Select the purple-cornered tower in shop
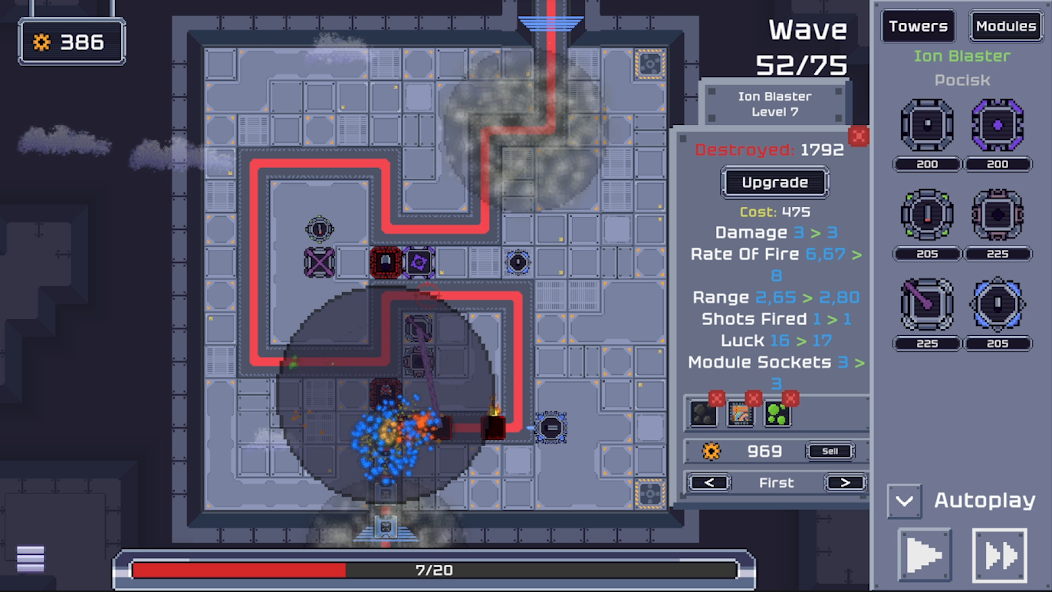The height and width of the screenshot is (592, 1052). (x=997, y=126)
